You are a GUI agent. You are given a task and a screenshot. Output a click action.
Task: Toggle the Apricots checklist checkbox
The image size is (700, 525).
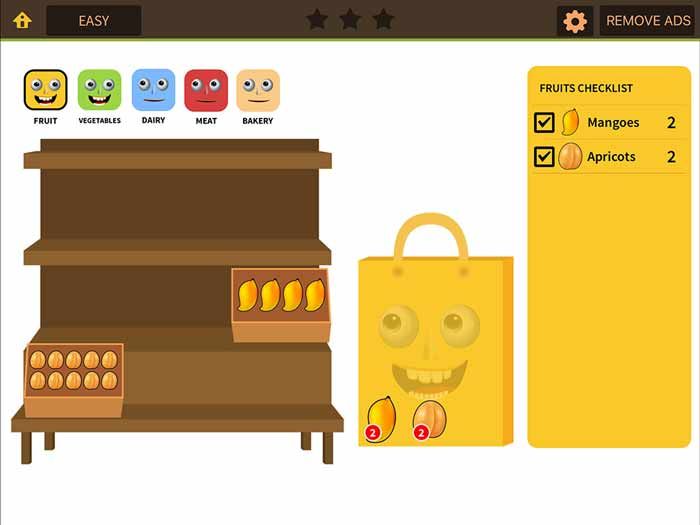coord(545,157)
